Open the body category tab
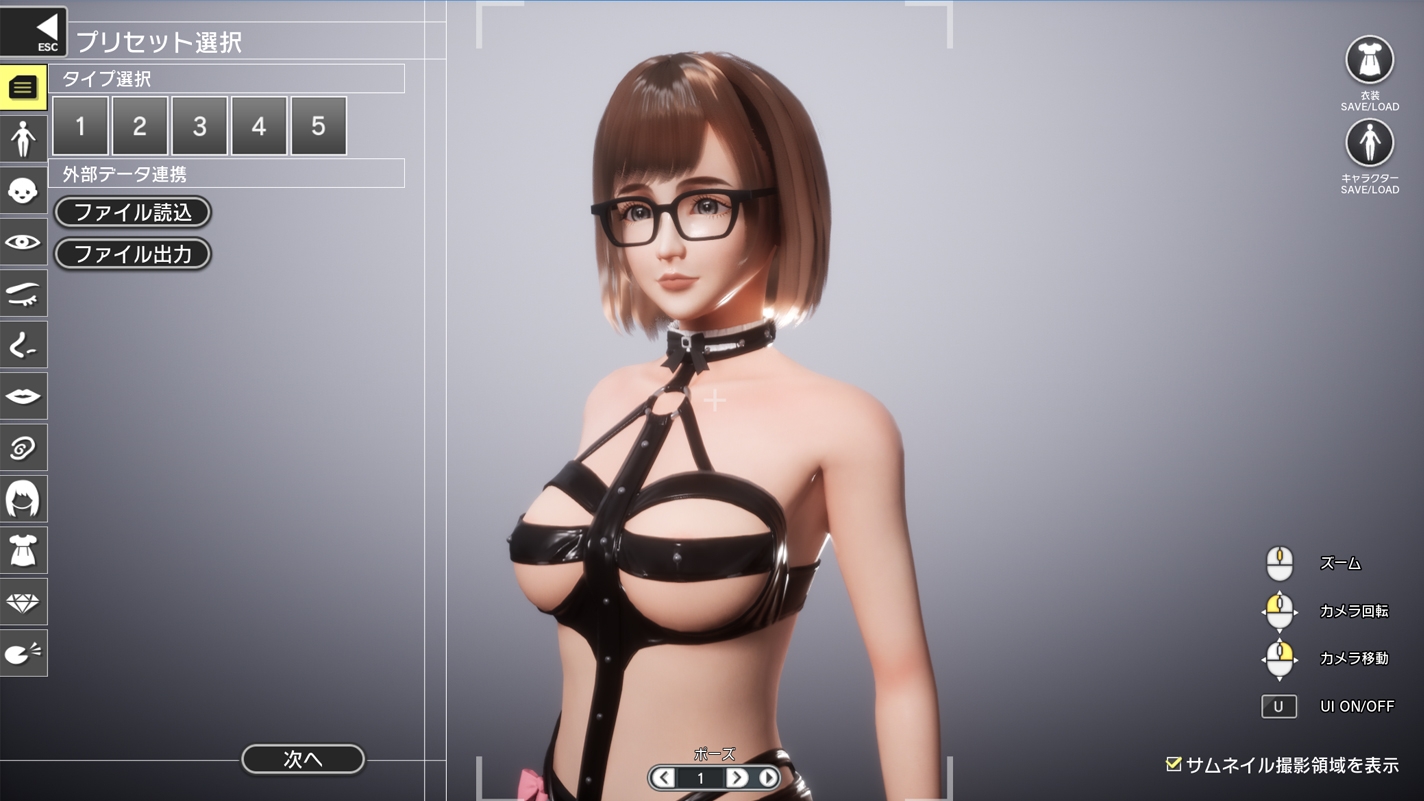 (x=23, y=139)
